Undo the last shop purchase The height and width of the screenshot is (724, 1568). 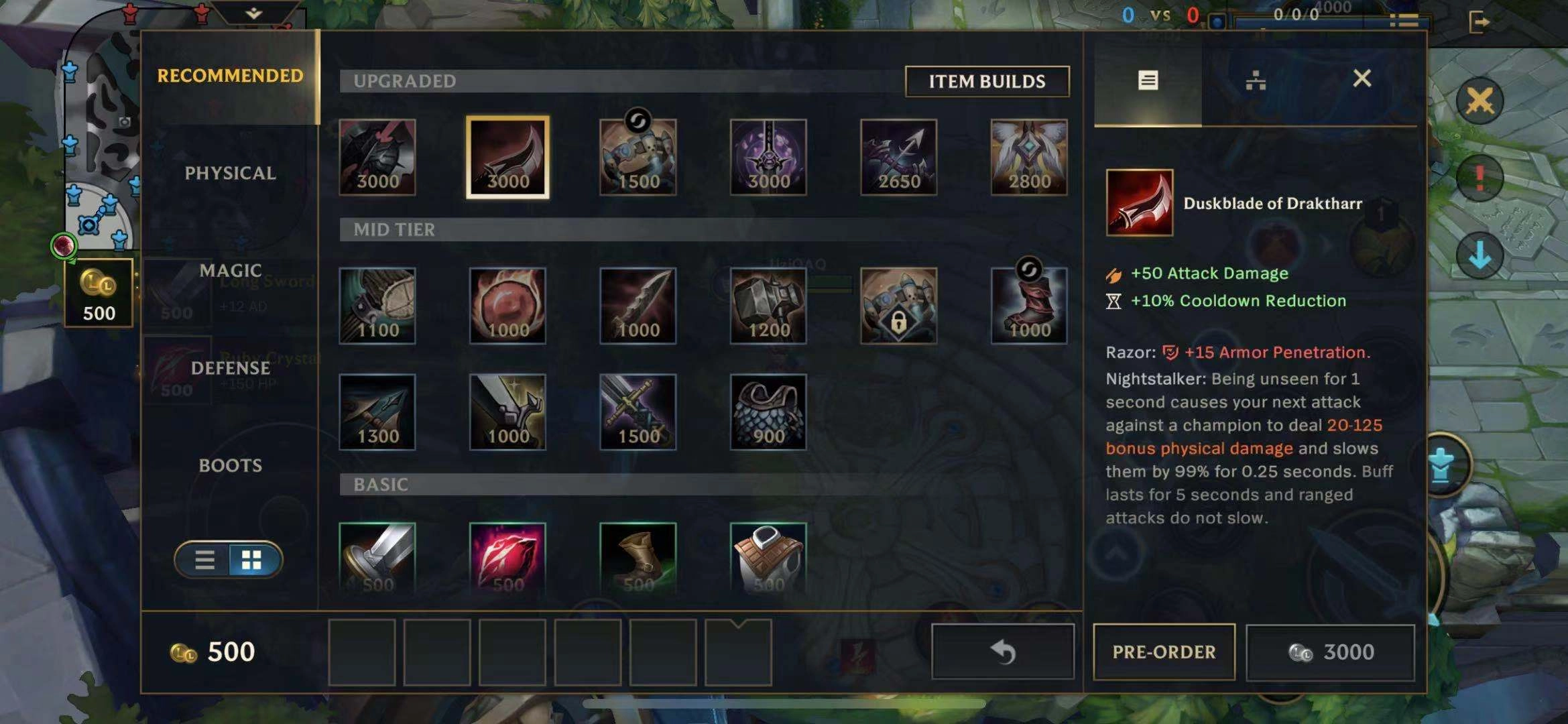pyautogui.click(x=1002, y=652)
